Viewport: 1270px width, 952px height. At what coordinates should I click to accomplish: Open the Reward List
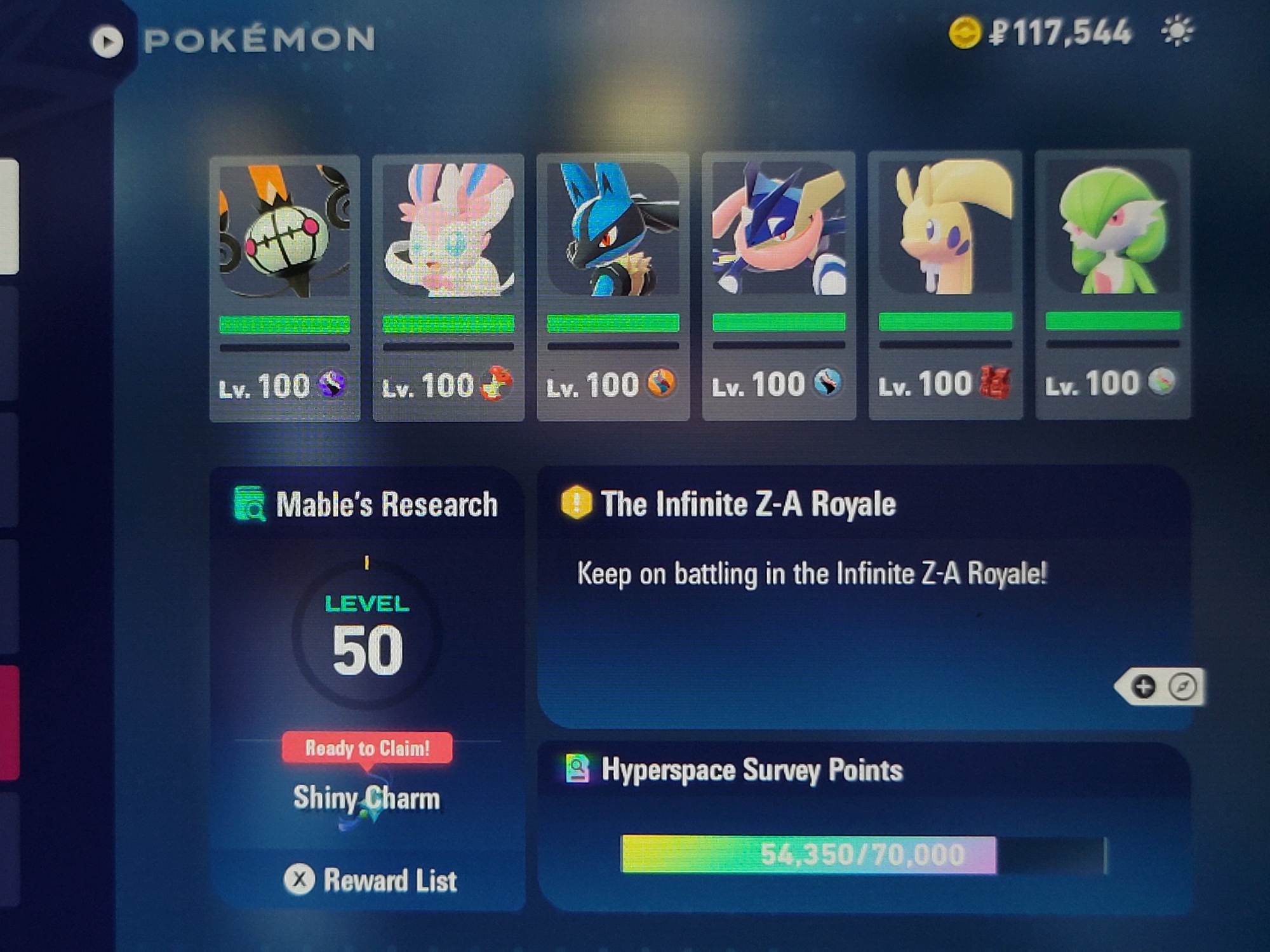[370, 880]
